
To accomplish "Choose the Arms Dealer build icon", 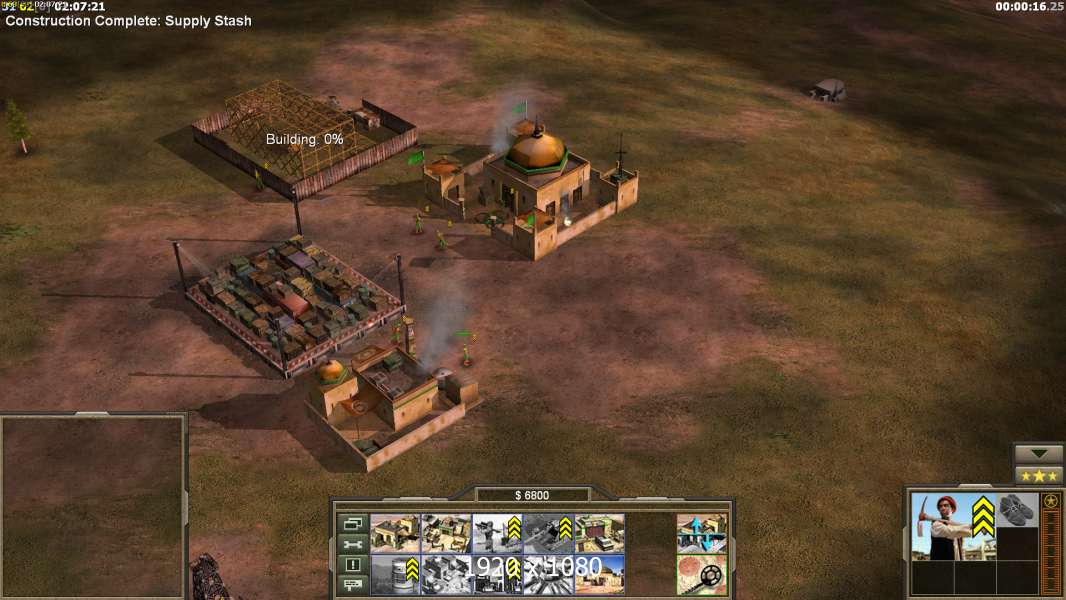I will tap(599, 534).
